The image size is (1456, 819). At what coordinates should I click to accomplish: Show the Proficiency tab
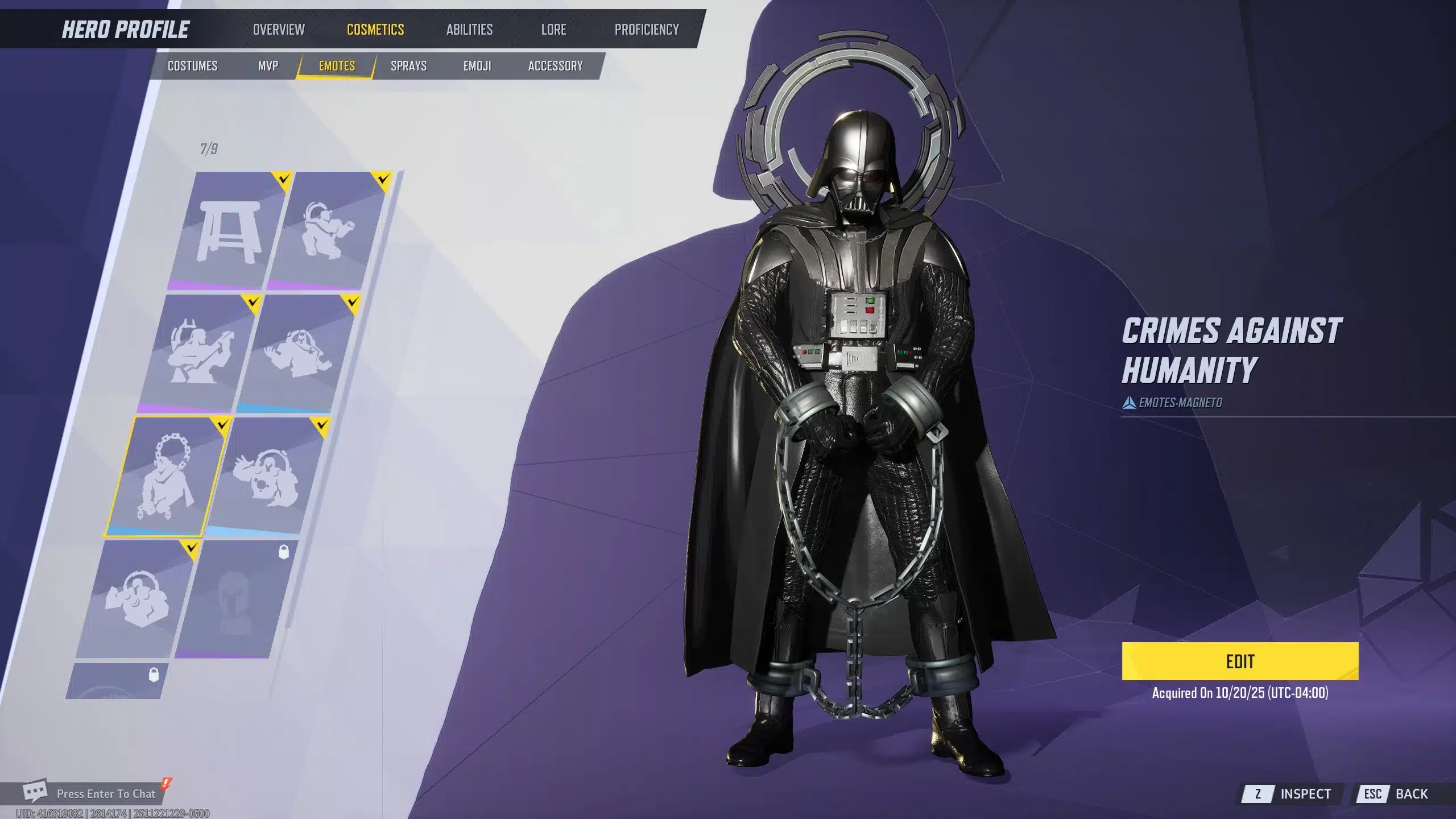coord(646,30)
